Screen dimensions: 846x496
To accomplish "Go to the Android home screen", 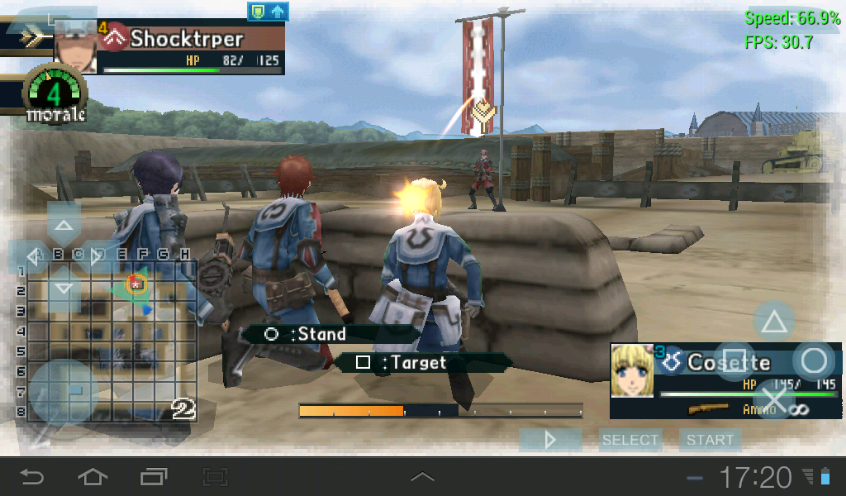I will (x=93, y=477).
